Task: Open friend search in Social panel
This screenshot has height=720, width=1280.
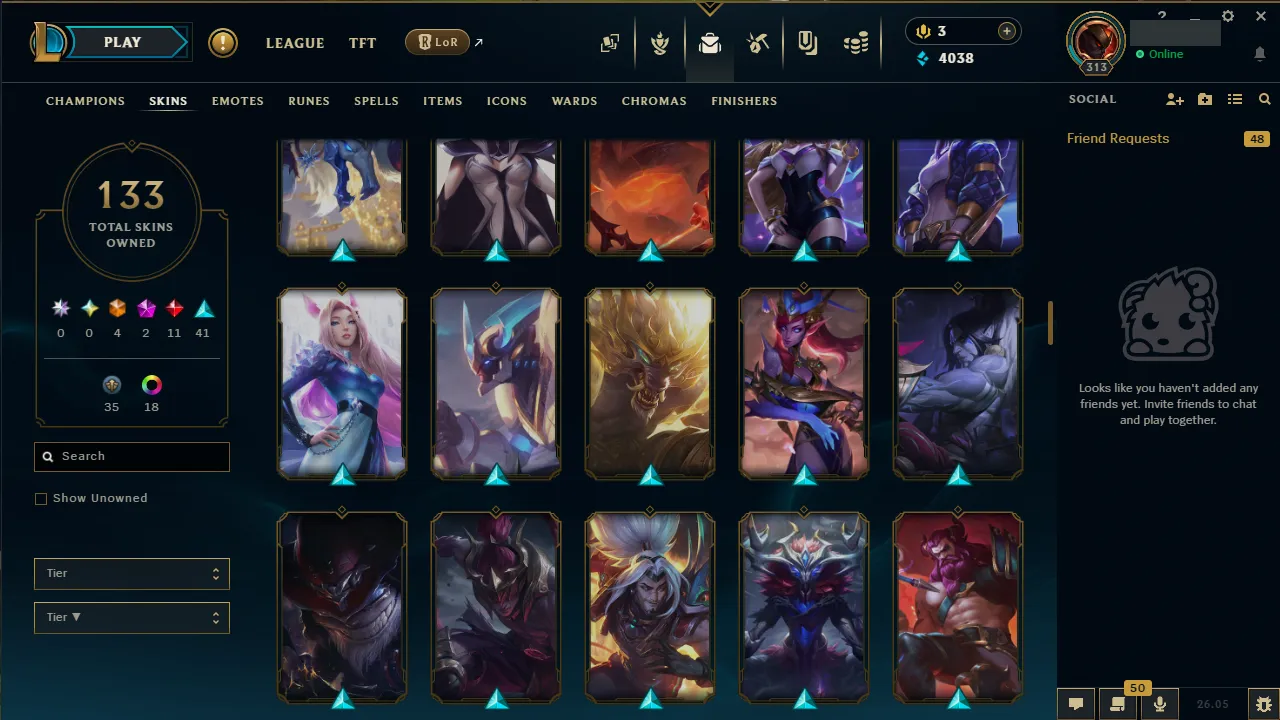Action: (1264, 99)
